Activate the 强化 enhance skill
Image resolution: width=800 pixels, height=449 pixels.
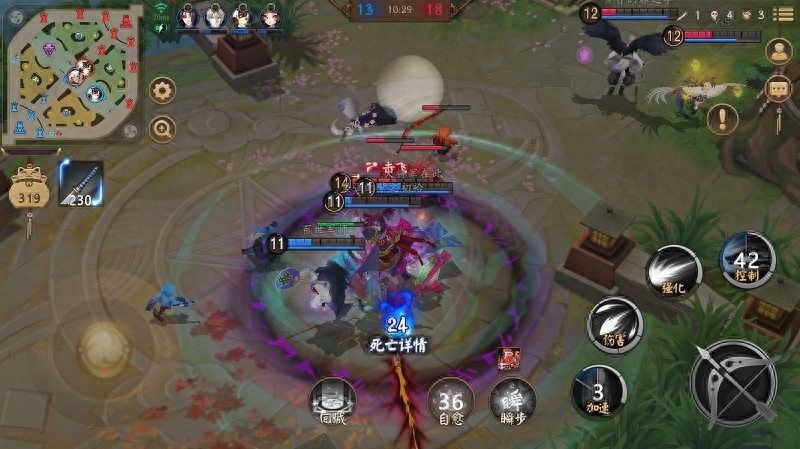(x=672, y=271)
